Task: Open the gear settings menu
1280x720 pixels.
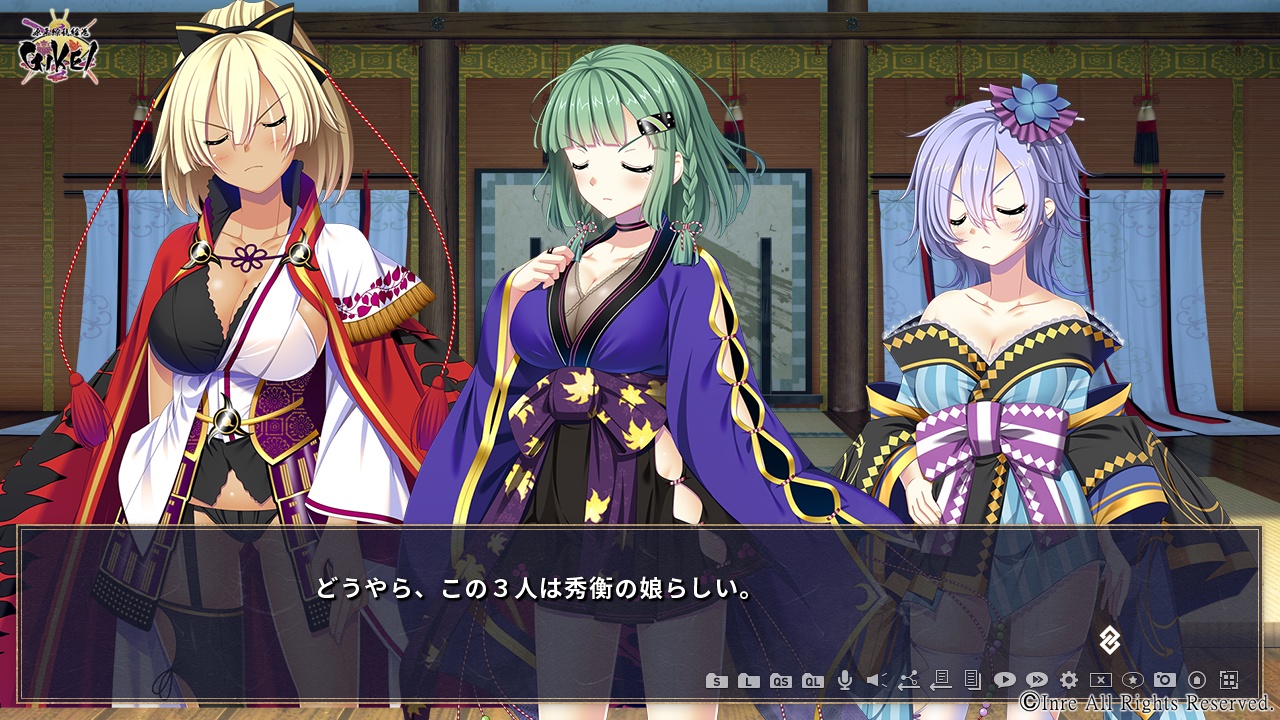Action: [x=1068, y=680]
